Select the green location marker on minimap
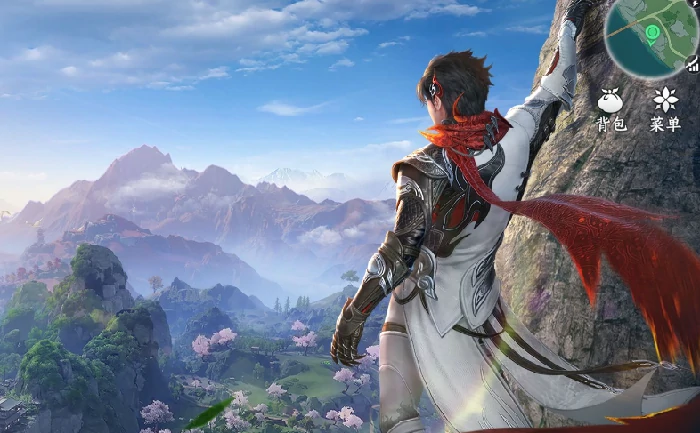 pyautogui.click(x=652, y=34)
